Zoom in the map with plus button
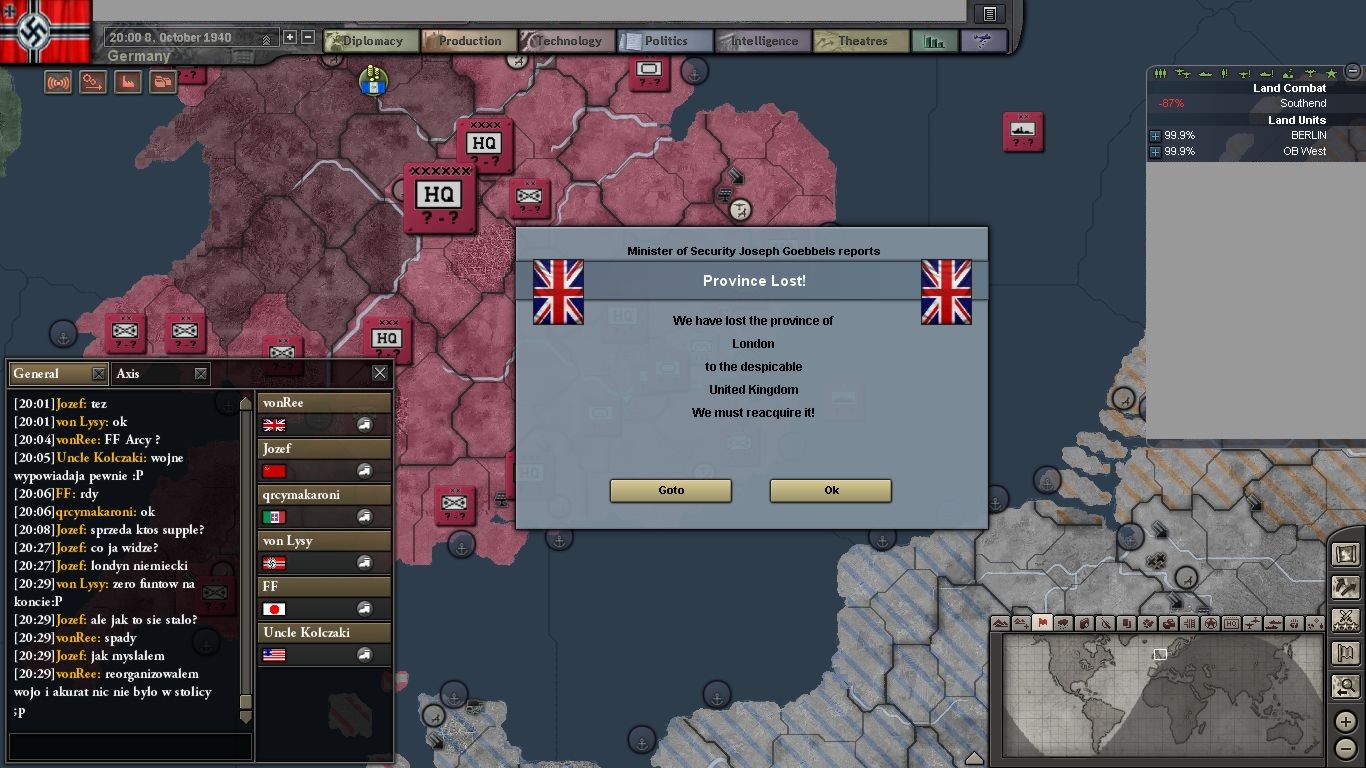This screenshot has width=1366, height=768. point(1346,721)
